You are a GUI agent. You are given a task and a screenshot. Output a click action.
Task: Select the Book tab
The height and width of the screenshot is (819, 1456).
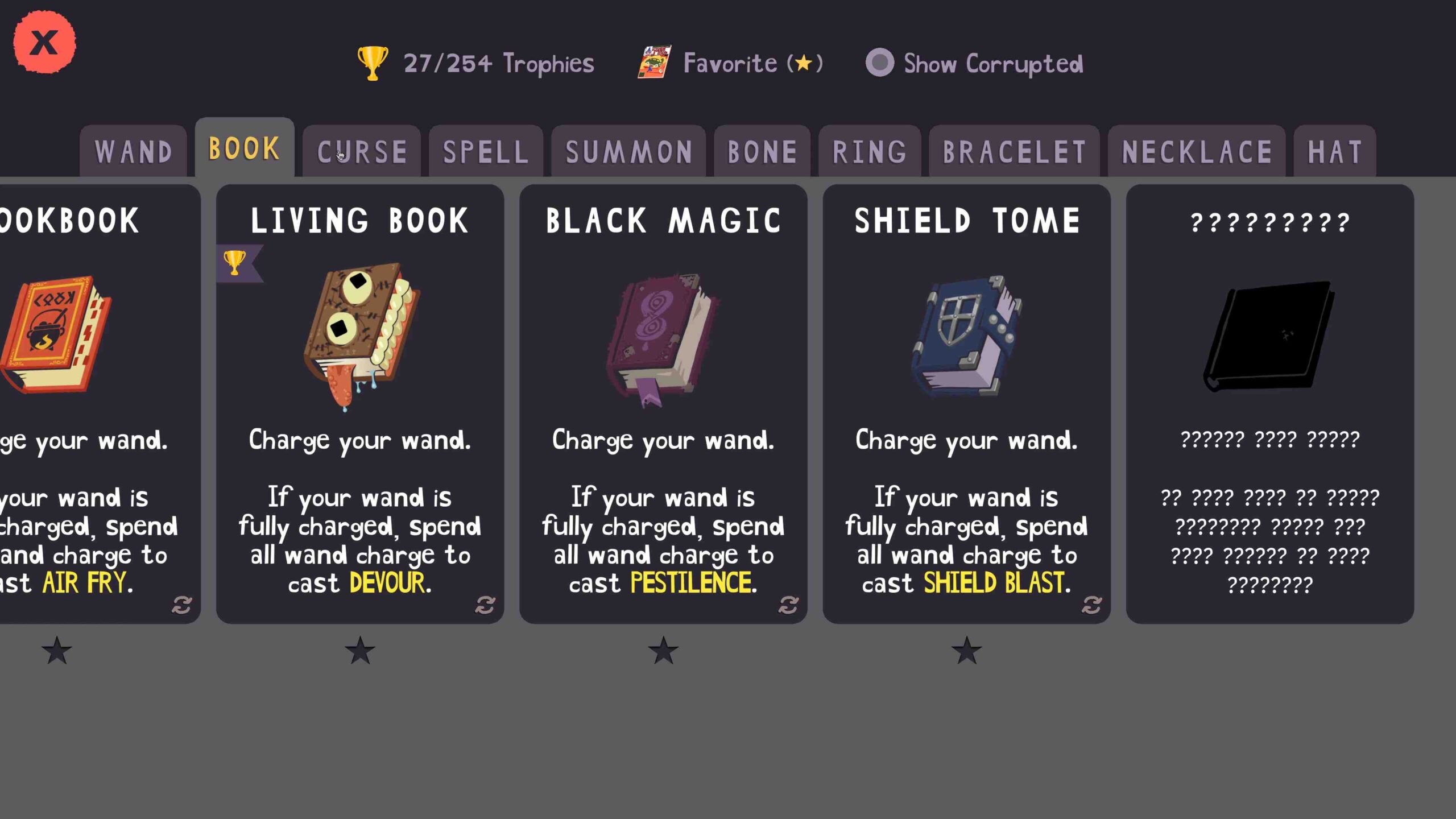coord(244,148)
